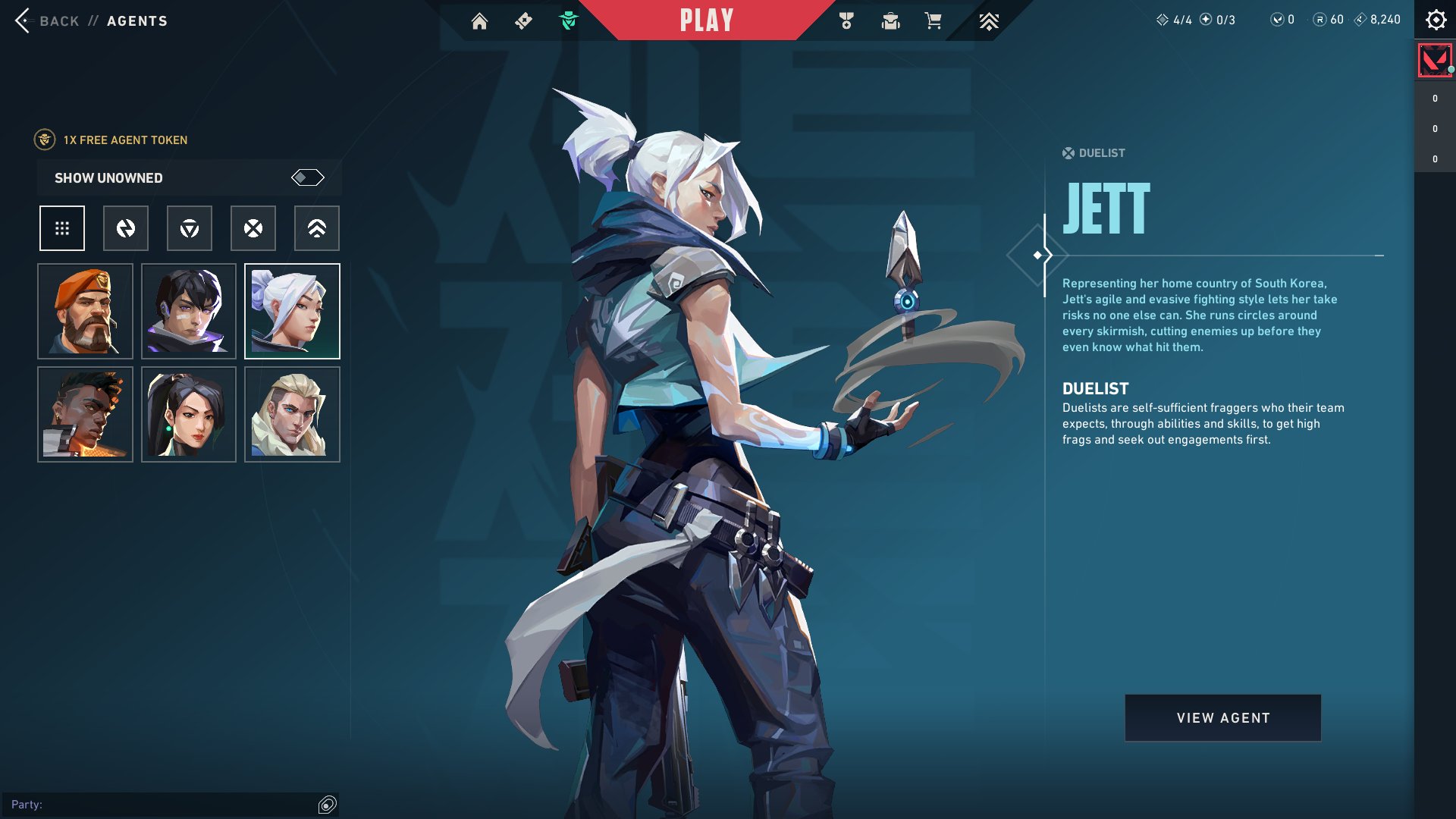
Task: Open settings with the gear icon
Action: click(x=1436, y=20)
